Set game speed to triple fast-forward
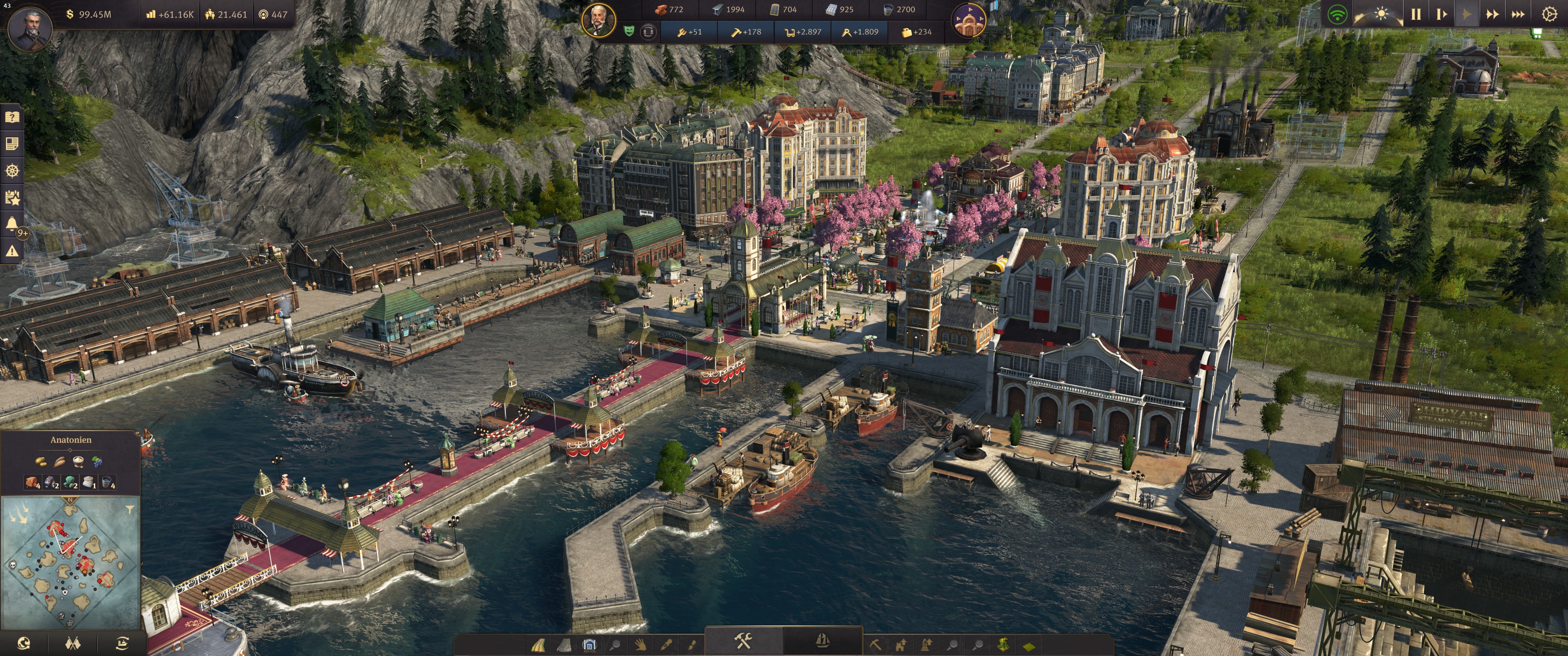The image size is (1568, 656). pyautogui.click(x=1517, y=14)
